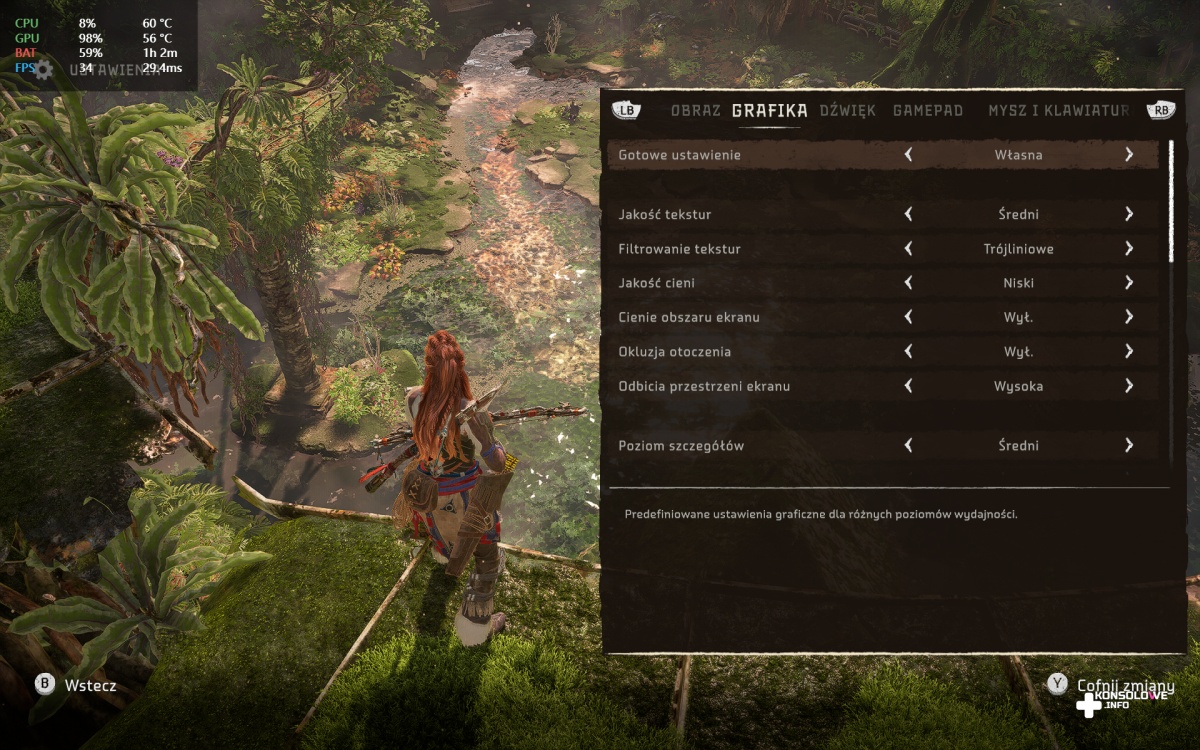Raise Jakość tekstur using the right arrow
Viewport: 1200px width, 750px height.
coord(1128,214)
